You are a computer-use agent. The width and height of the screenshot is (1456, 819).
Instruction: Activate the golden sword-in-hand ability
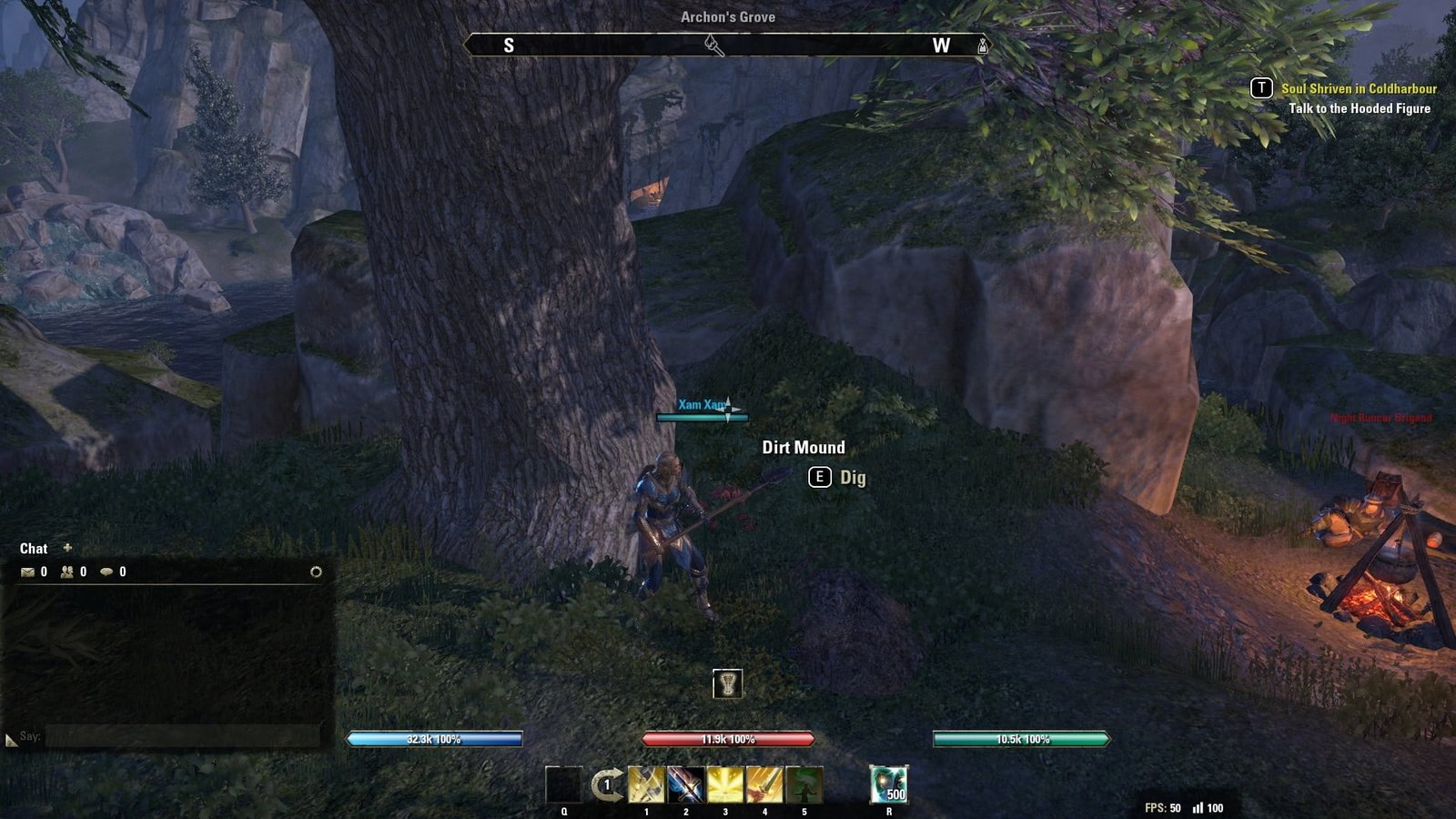(x=764, y=784)
